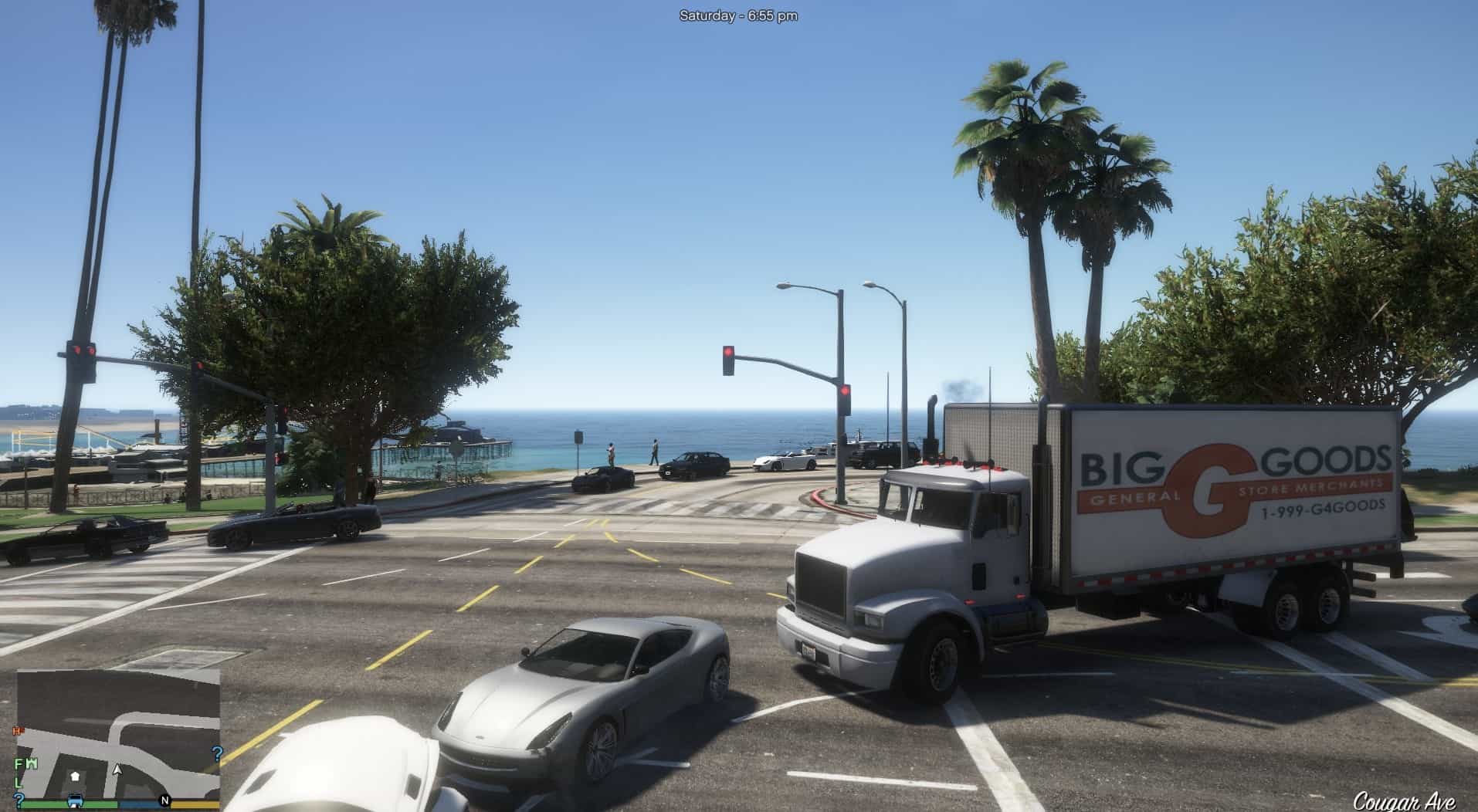Choose the green L blip on minimap
1478x812 pixels.
(19, 783)
